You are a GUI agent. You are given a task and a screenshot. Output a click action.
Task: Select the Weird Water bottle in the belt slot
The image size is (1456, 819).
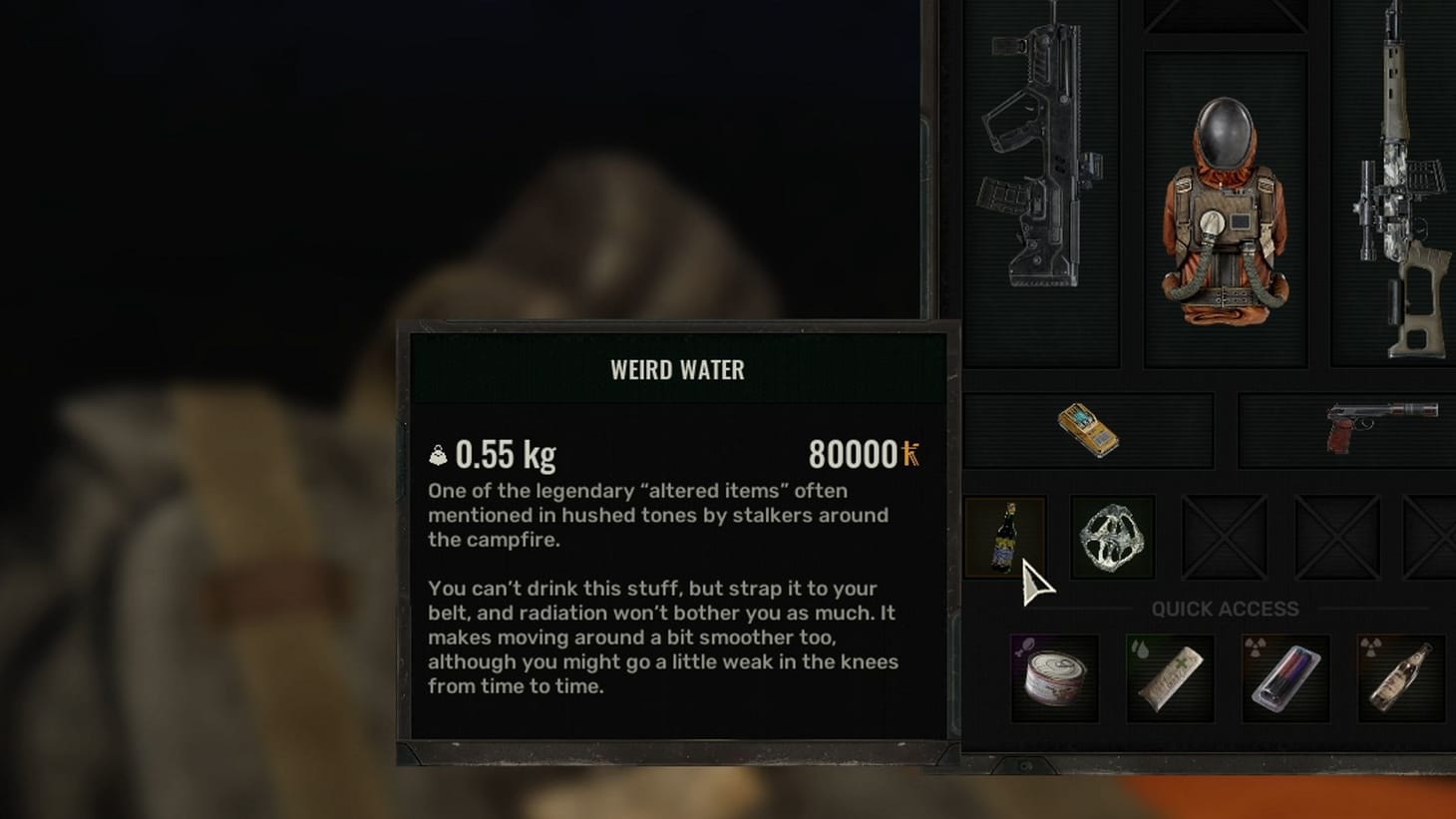click(1005, 539)
